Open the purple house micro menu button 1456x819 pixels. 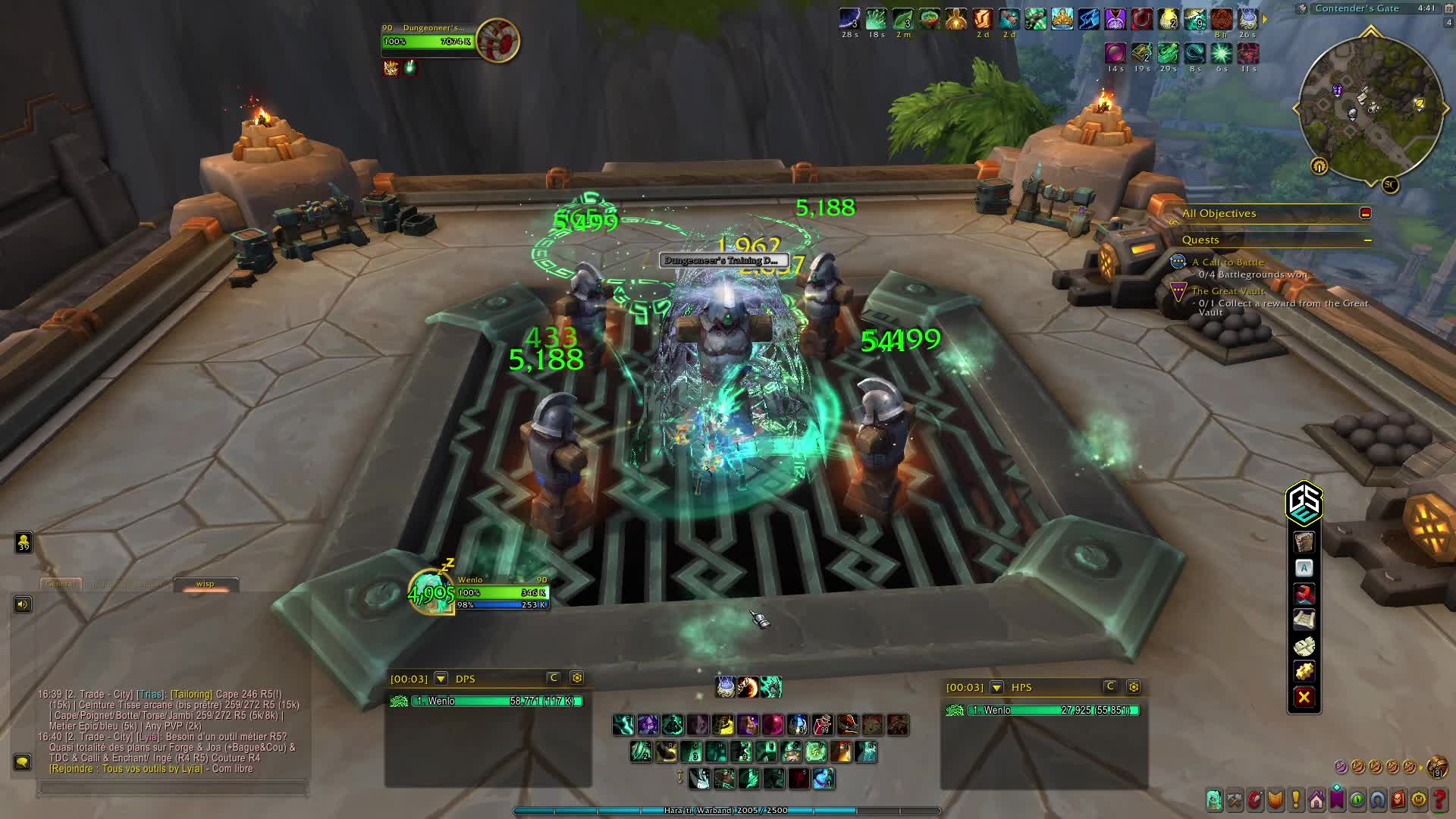(1316, 799)
